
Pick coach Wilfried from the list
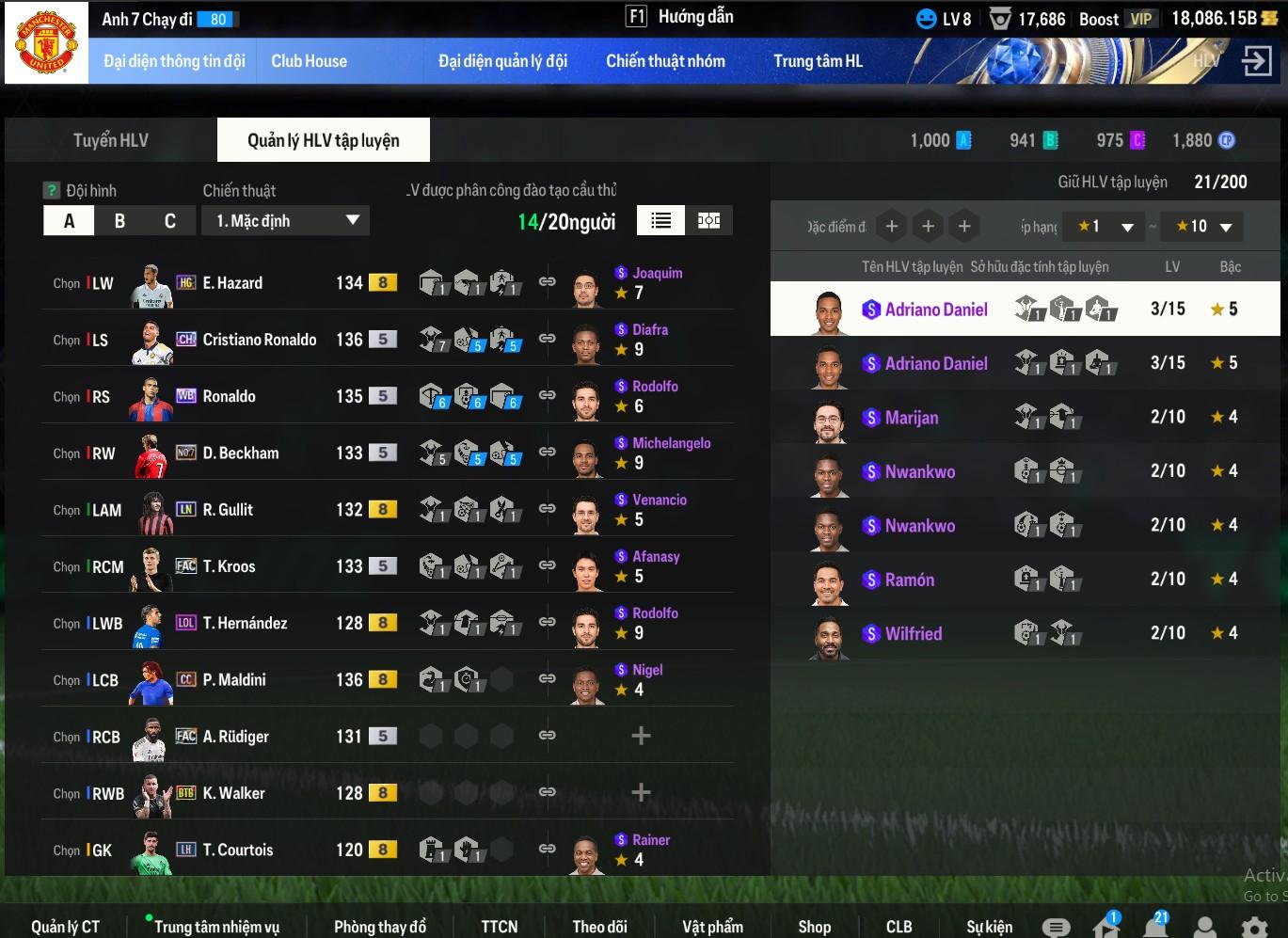[x=913, y=634]
